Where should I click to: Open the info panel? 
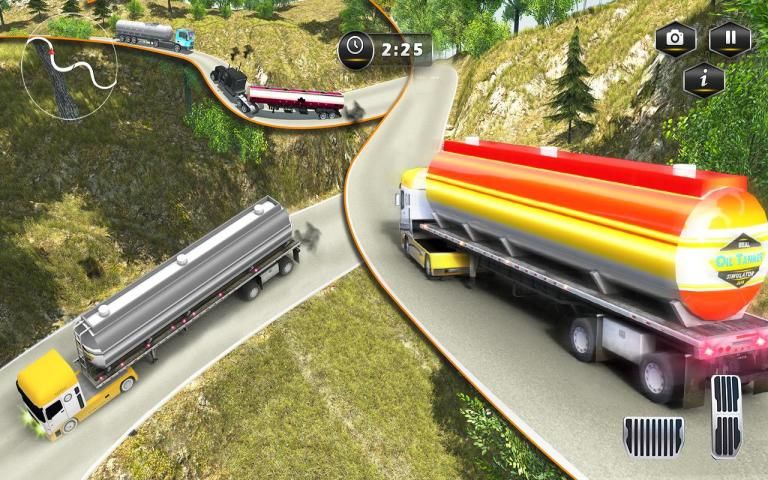pos(703,80)
